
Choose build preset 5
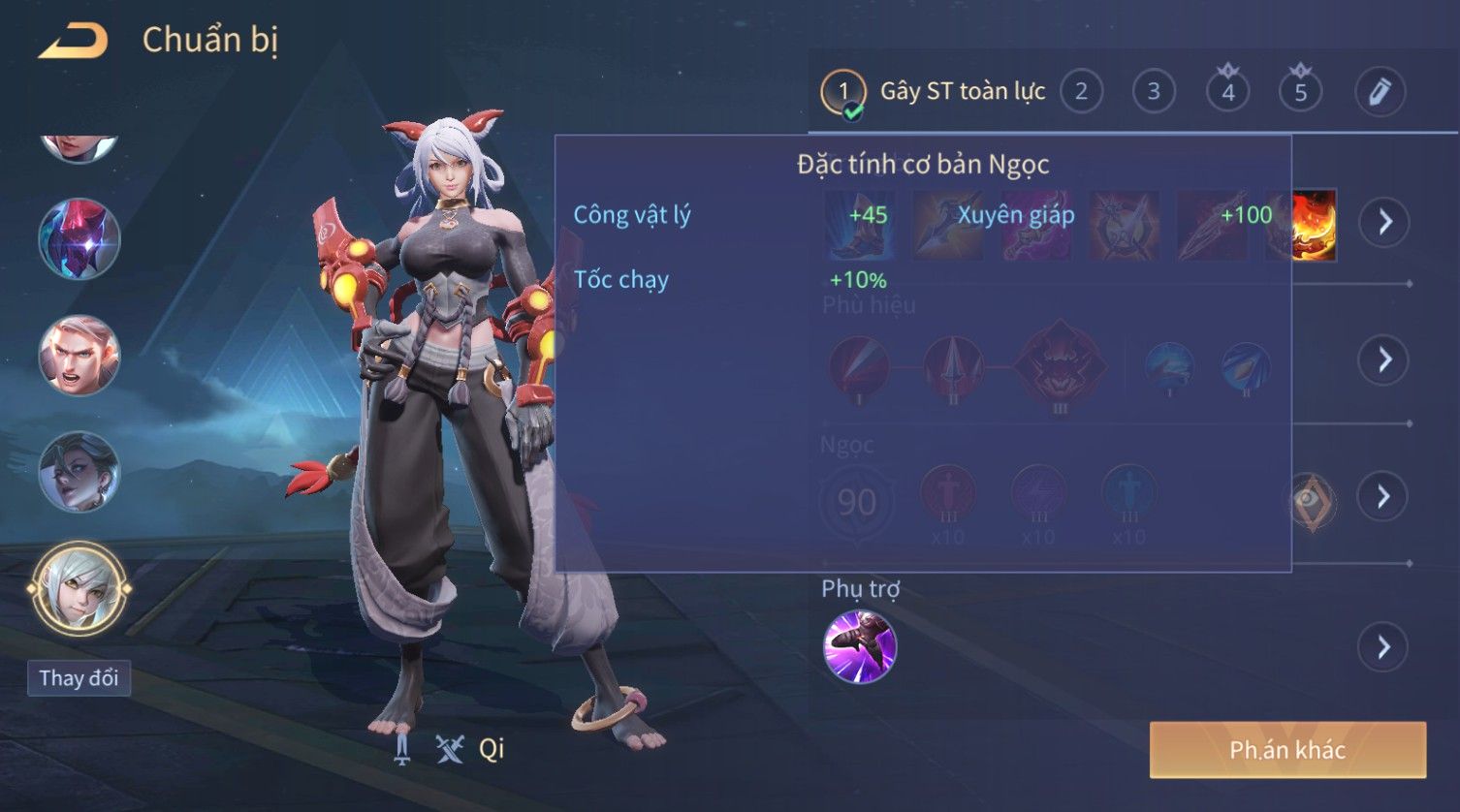coord(1300,92)
